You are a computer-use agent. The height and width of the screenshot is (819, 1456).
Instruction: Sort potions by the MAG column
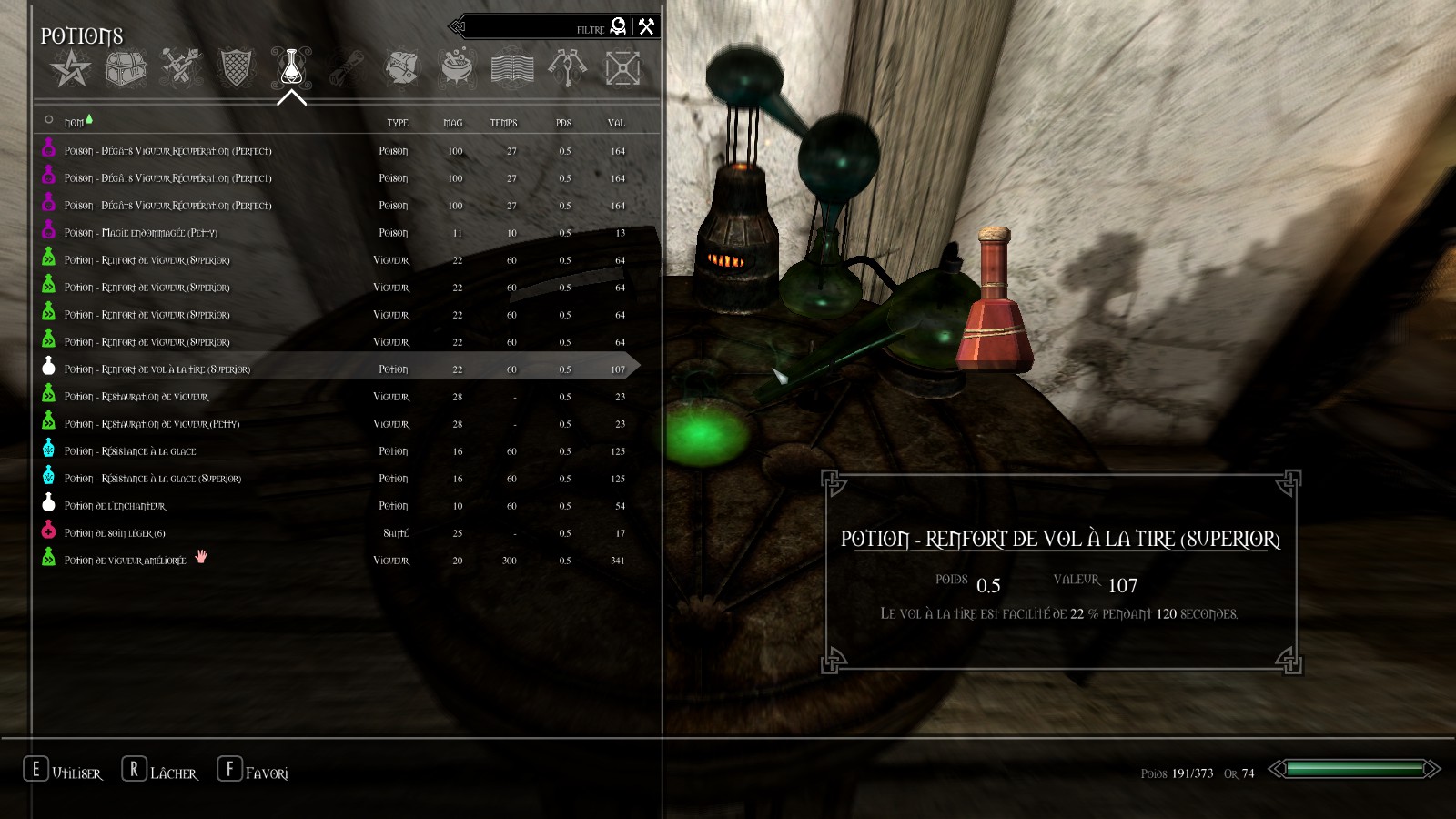tap(453, 123)
